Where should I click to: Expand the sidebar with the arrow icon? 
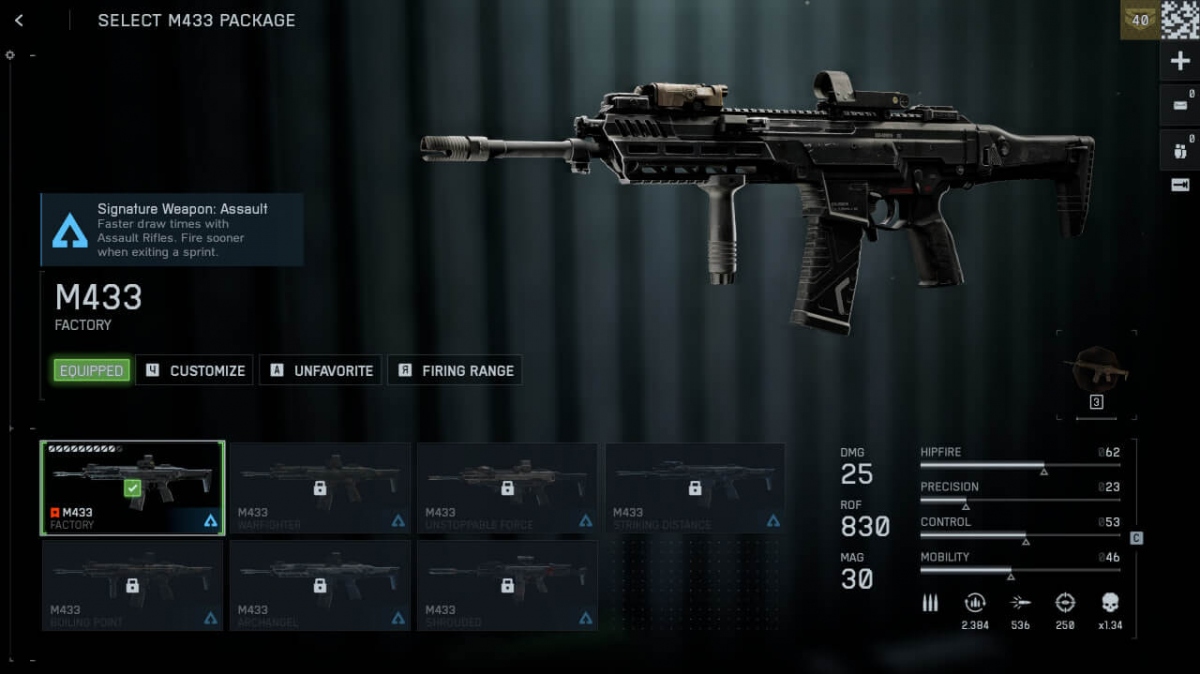tap(1180, 185)
